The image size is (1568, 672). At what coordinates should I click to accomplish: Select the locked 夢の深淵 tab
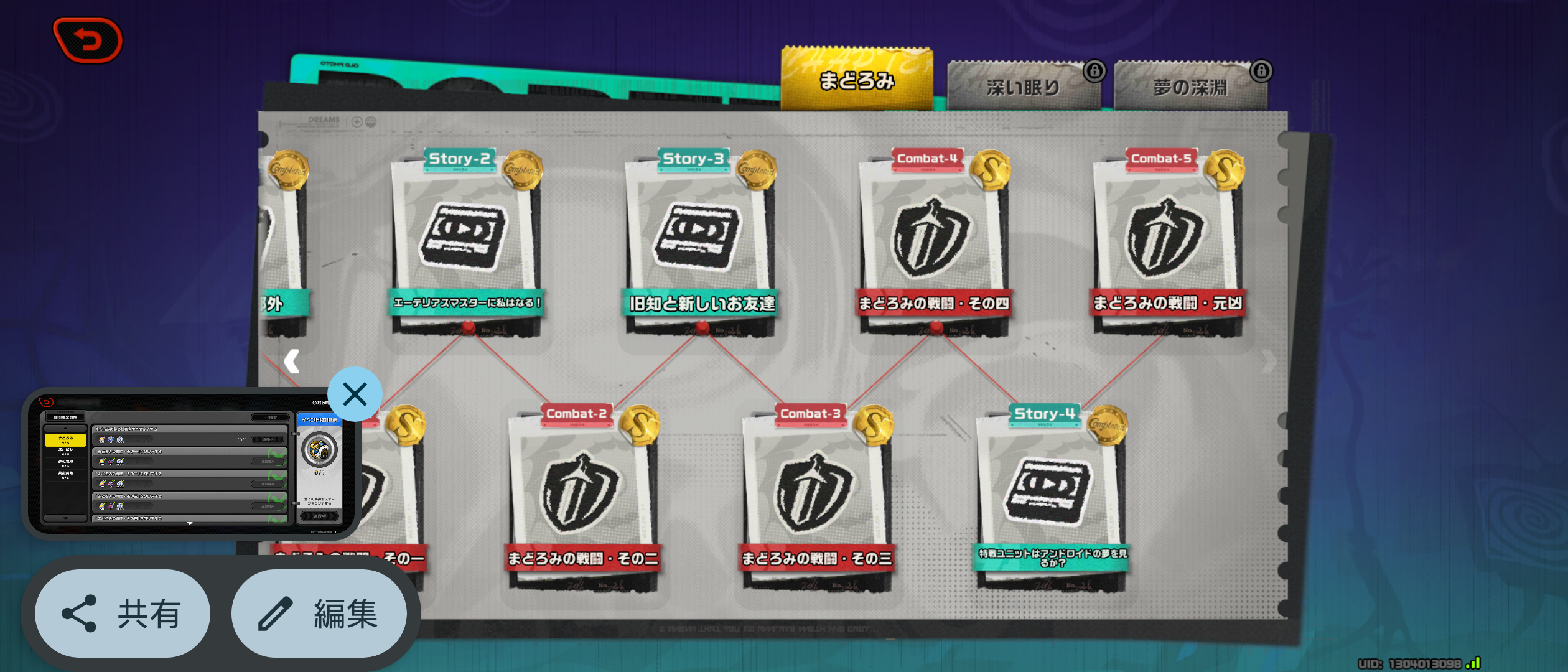coord(1190,87)
